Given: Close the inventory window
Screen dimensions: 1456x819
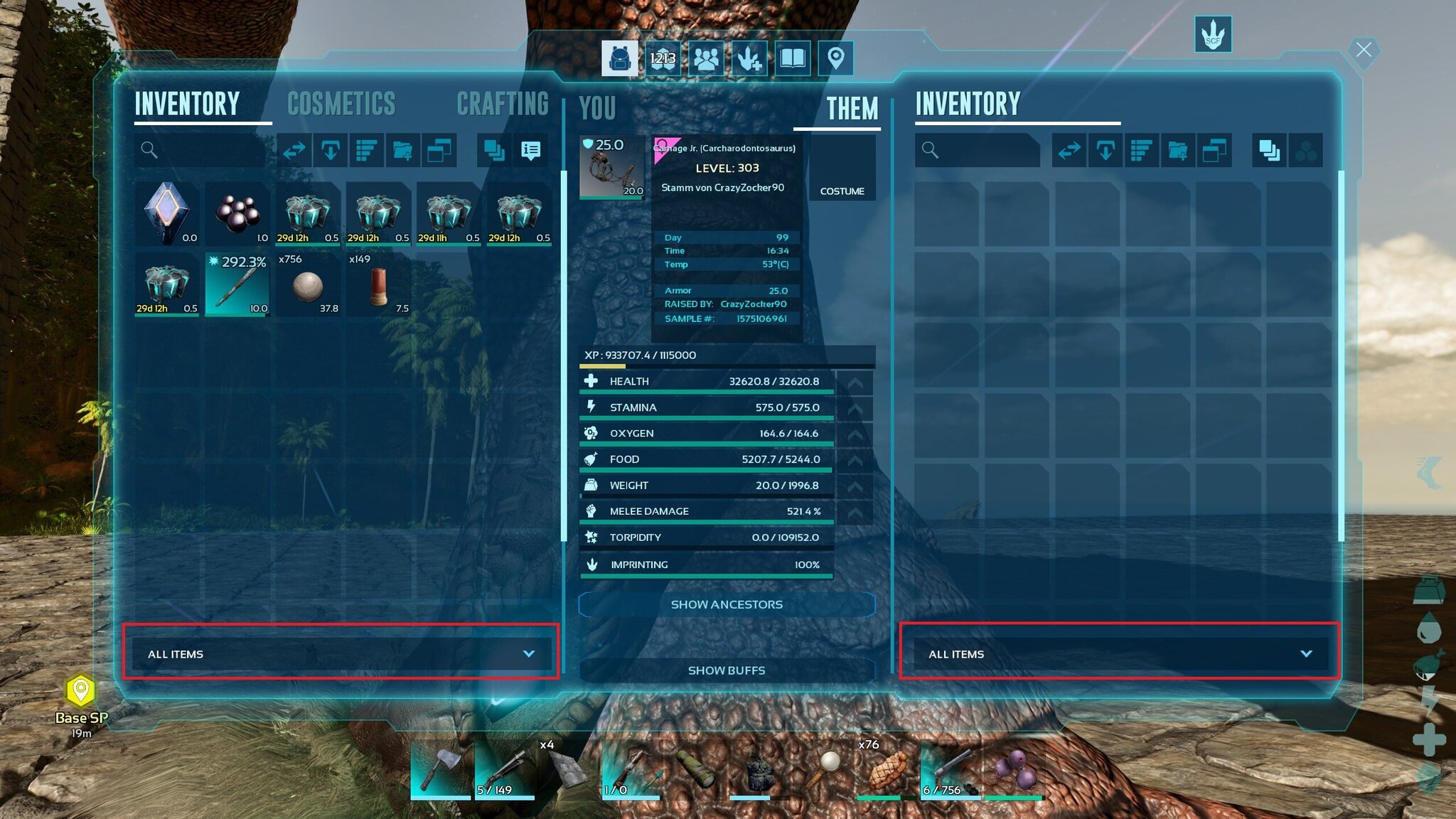Looking at the screenshot, I should [1363, 50].
